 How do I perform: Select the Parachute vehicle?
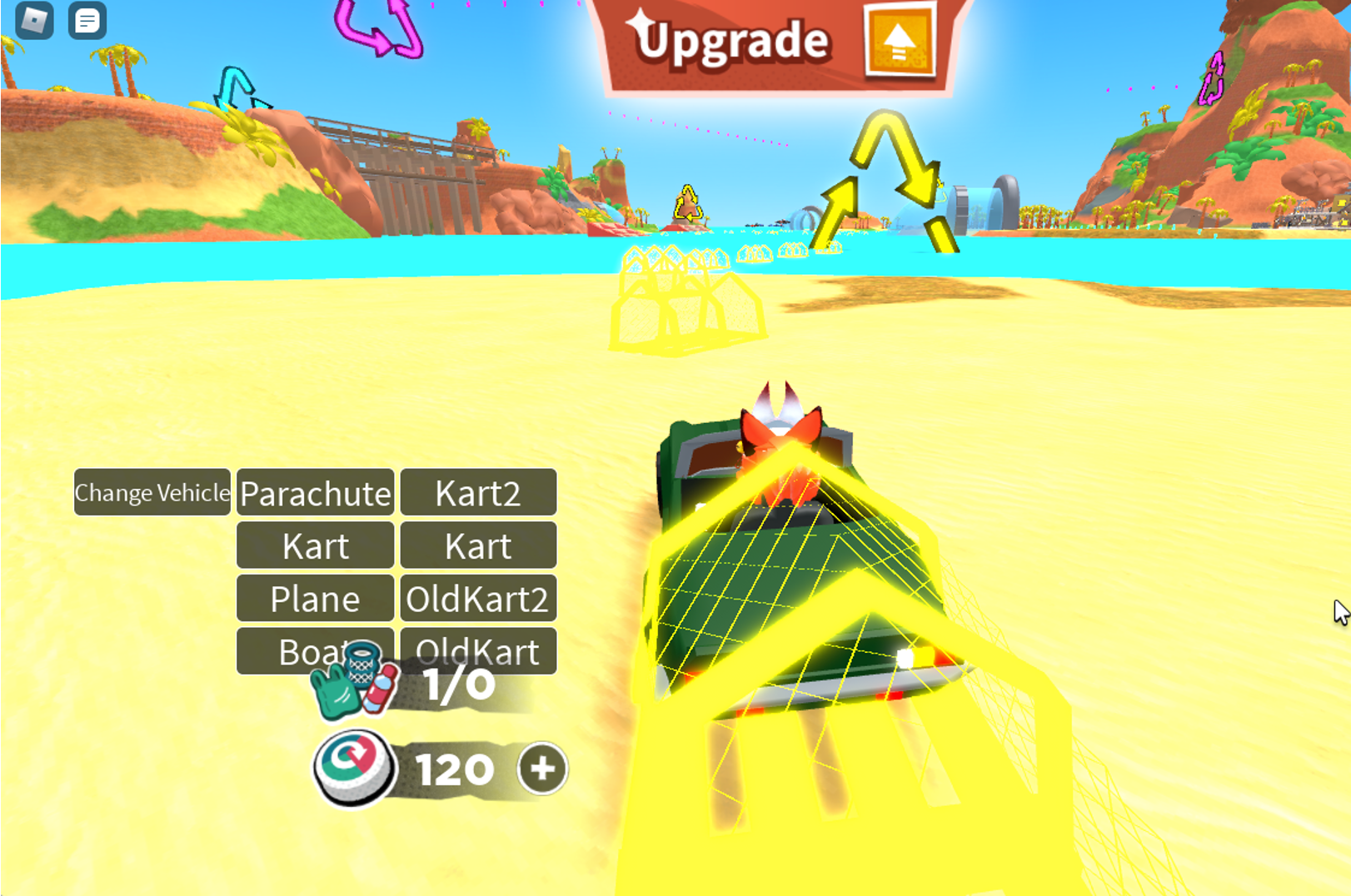pos(315,493)
